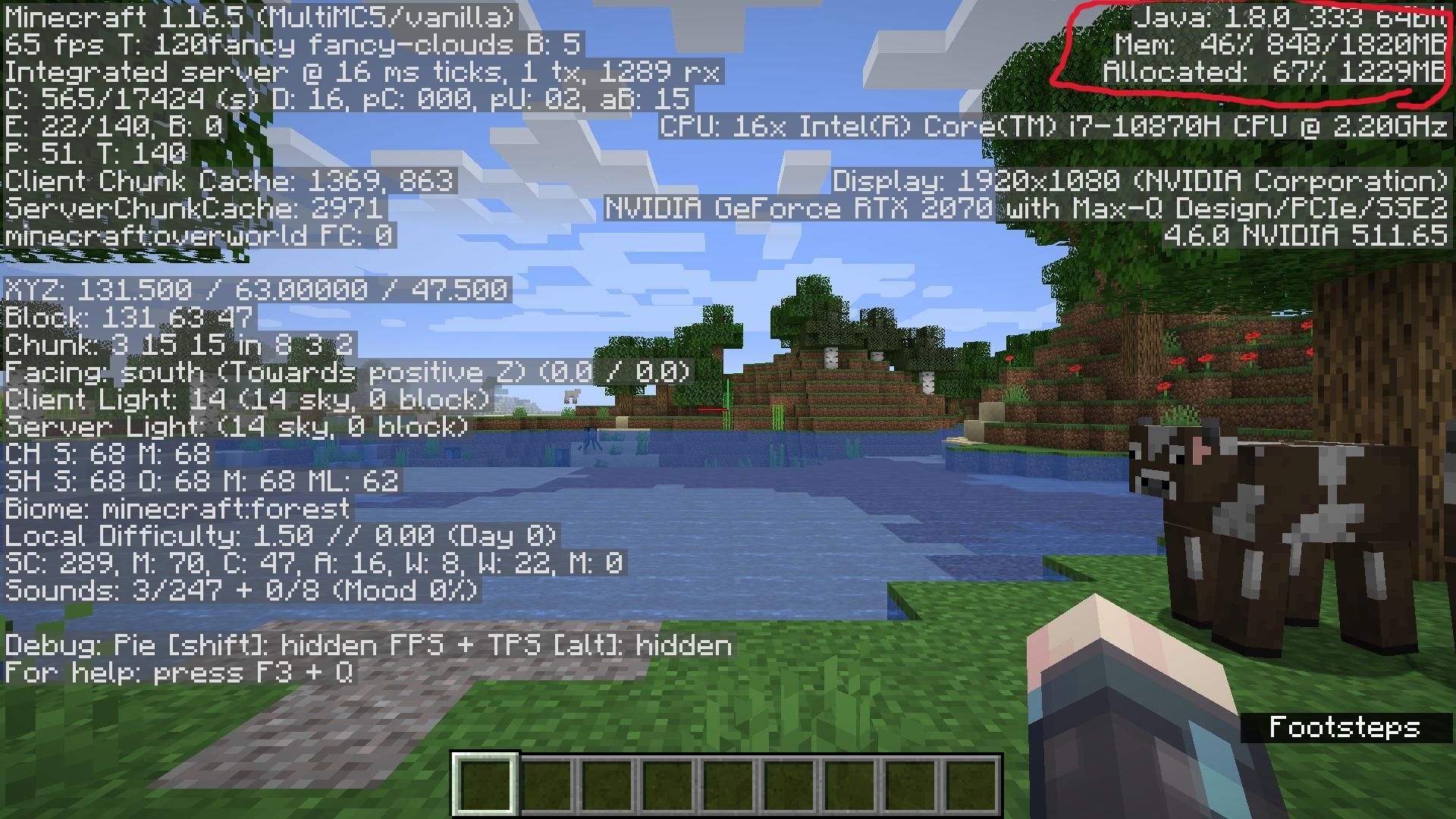This screenshot has width=1456, height=819.
Task: Click the Minecraft 1.16.5 version text
Action: click(x=258, y=17)
